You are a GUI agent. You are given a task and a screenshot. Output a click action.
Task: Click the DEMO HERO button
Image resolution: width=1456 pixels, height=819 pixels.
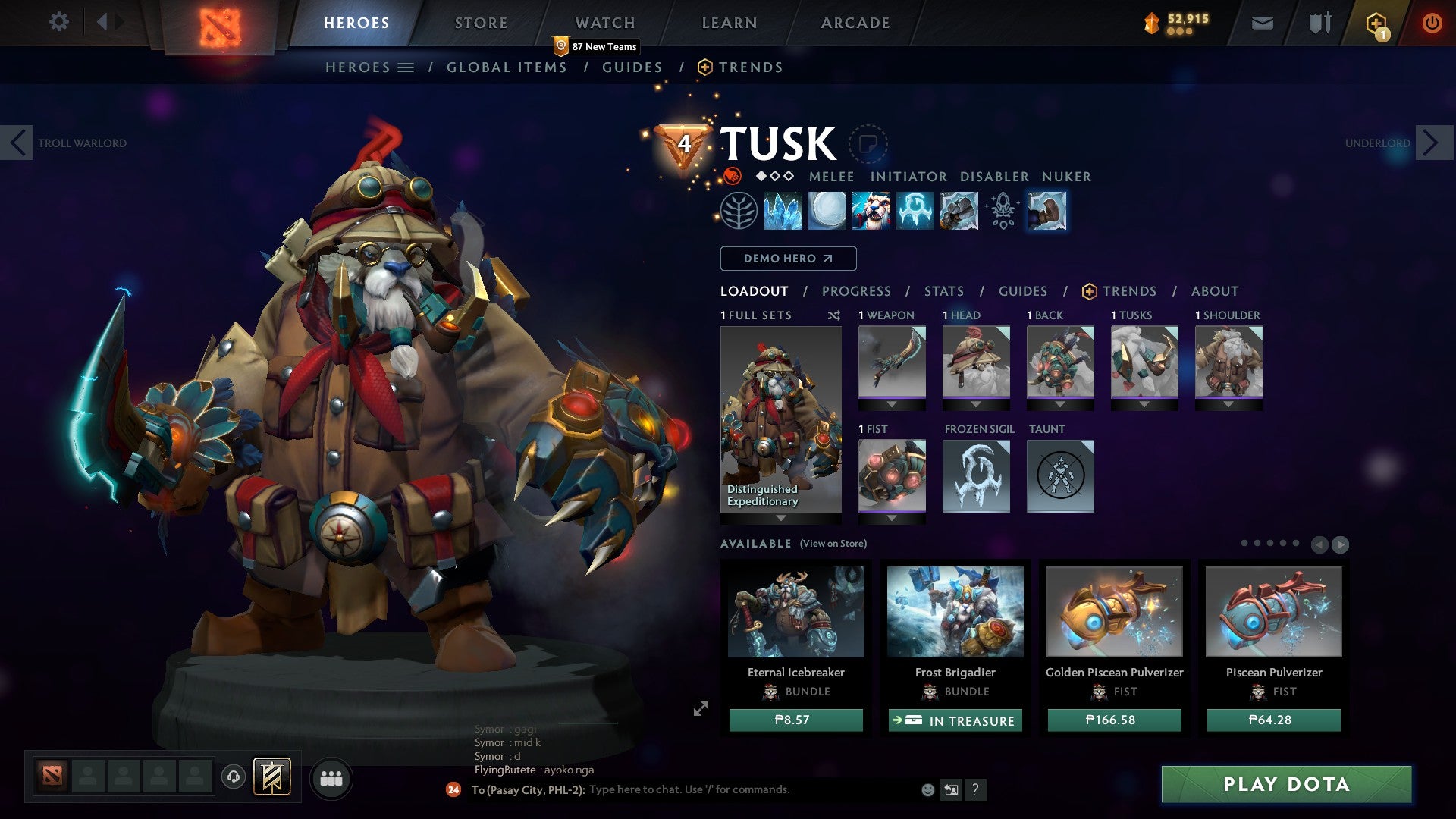coord(787,259)
